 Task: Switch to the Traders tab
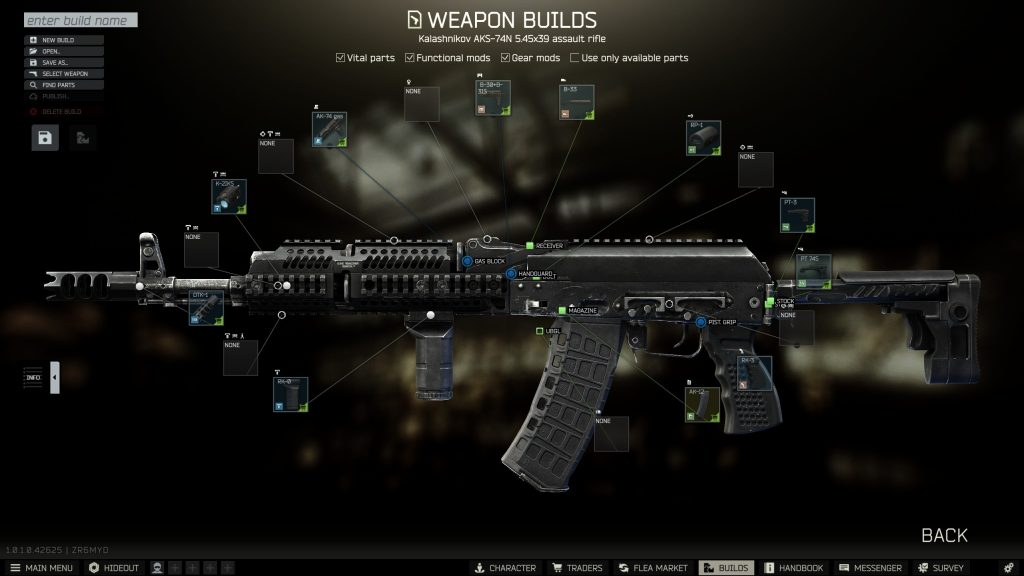click(578, 568)
